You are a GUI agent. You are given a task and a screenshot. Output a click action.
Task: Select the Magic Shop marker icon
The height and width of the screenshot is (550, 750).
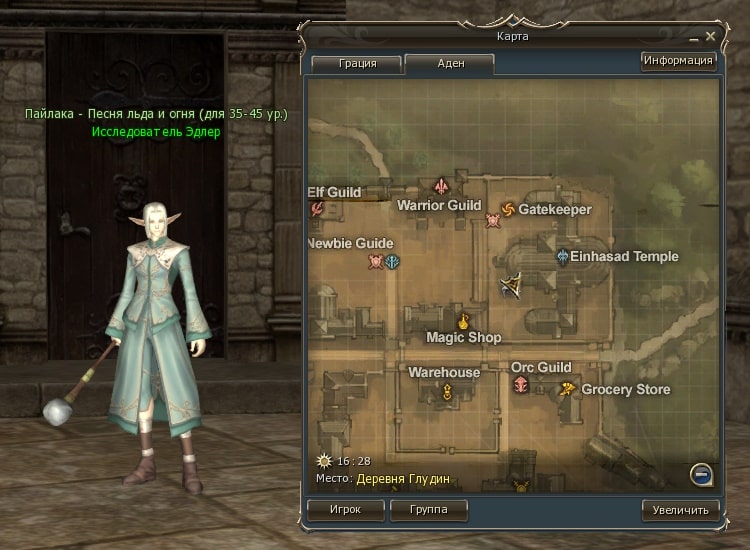pos(464,322)
